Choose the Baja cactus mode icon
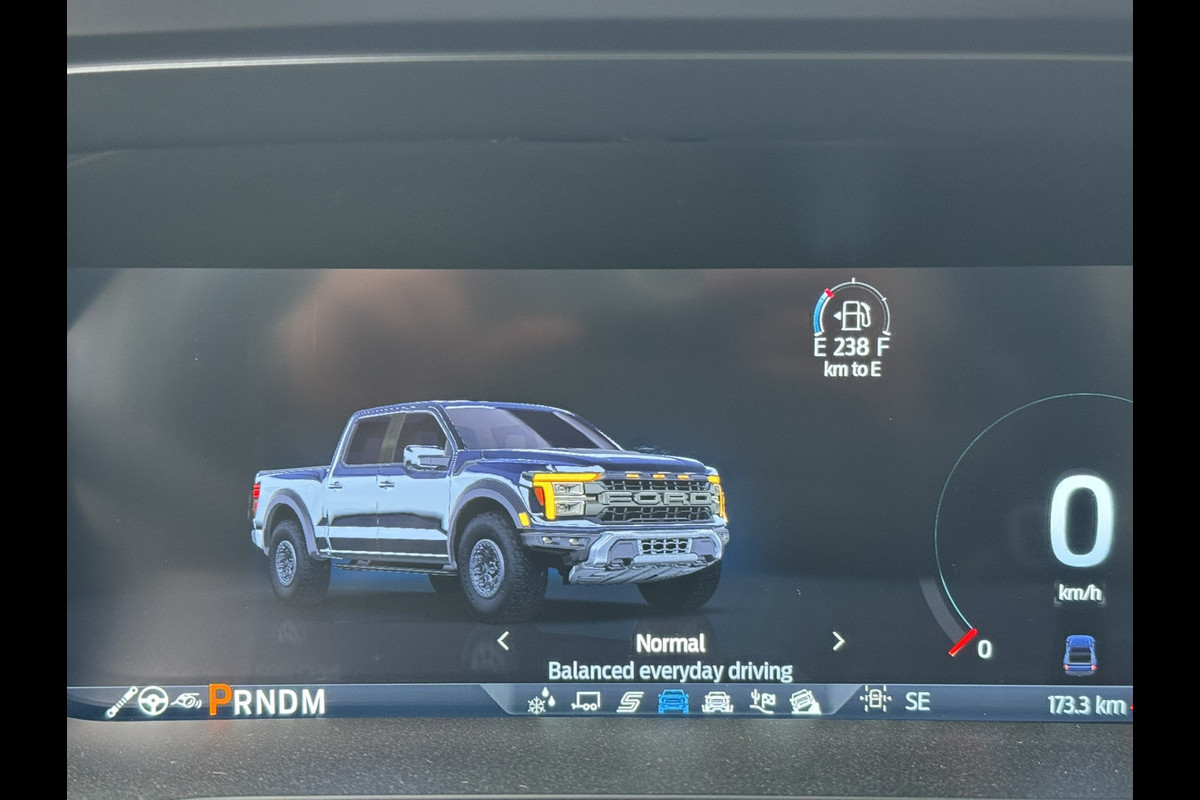Viewport: 1200px width, 800px height. (762, 701)
